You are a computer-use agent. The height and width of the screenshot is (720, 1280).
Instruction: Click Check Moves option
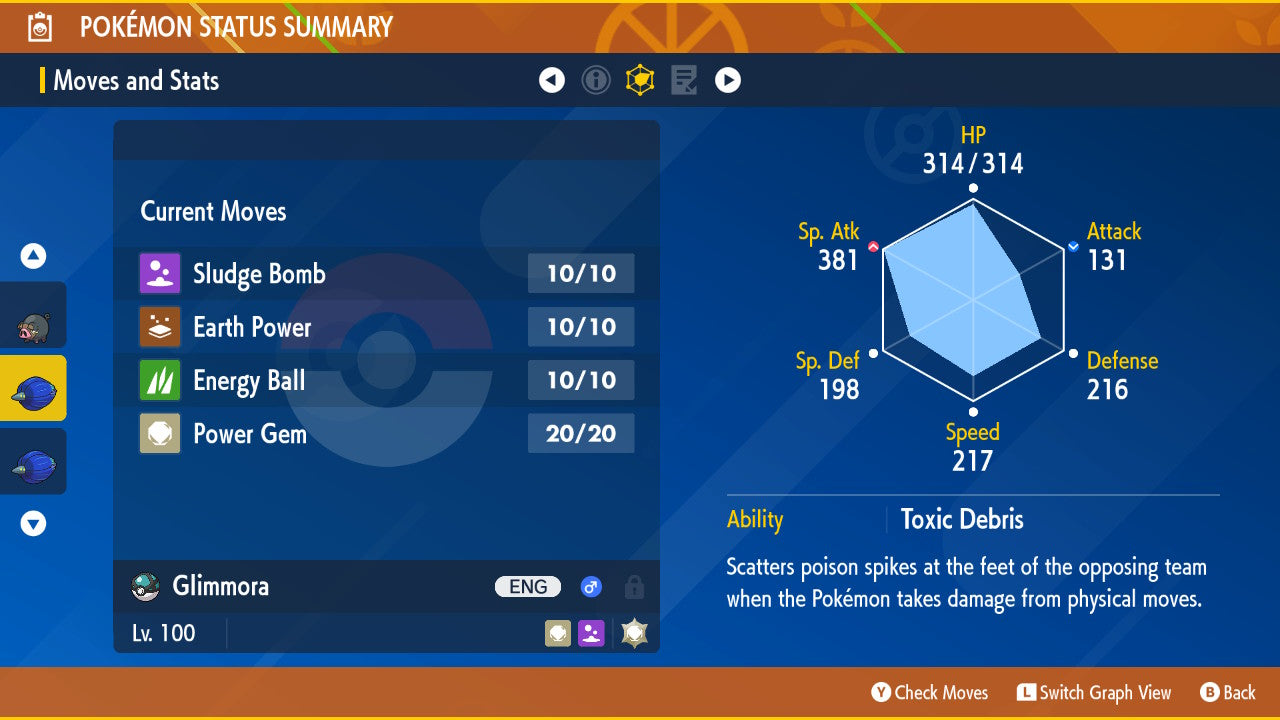(x=929, y=692)
